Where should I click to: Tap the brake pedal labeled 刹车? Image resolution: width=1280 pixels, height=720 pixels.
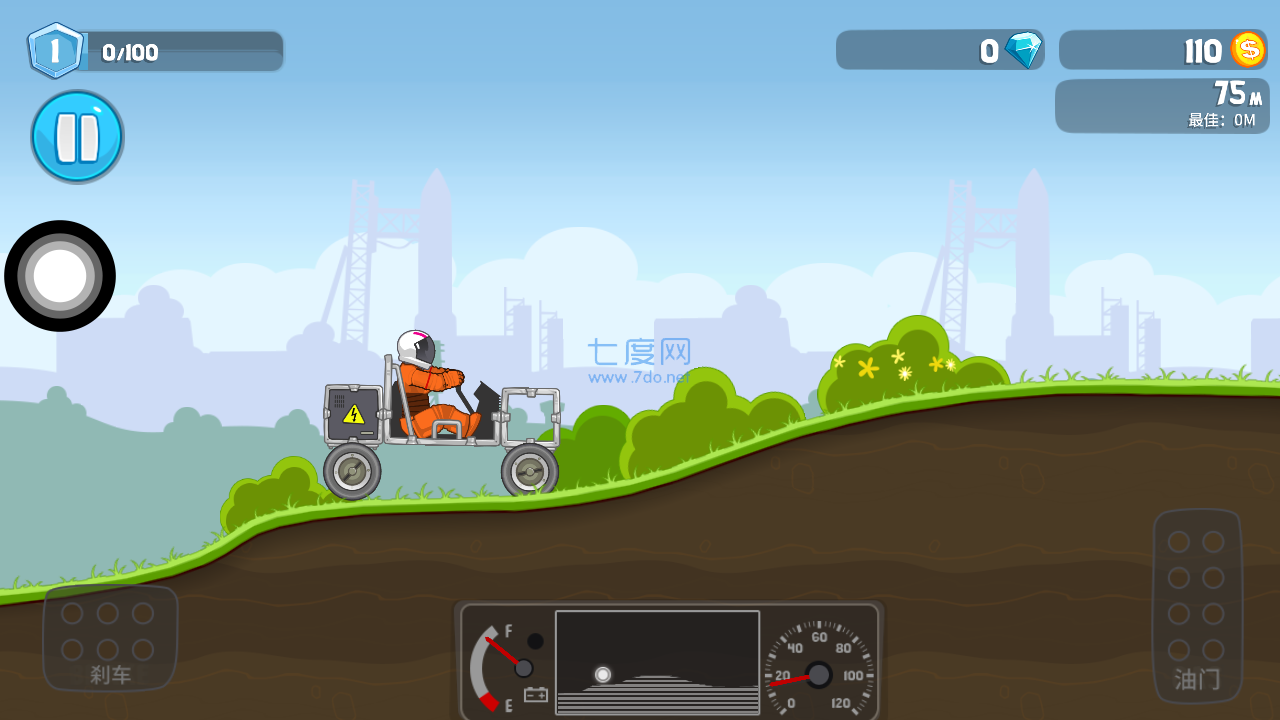[x=110, y=639]
